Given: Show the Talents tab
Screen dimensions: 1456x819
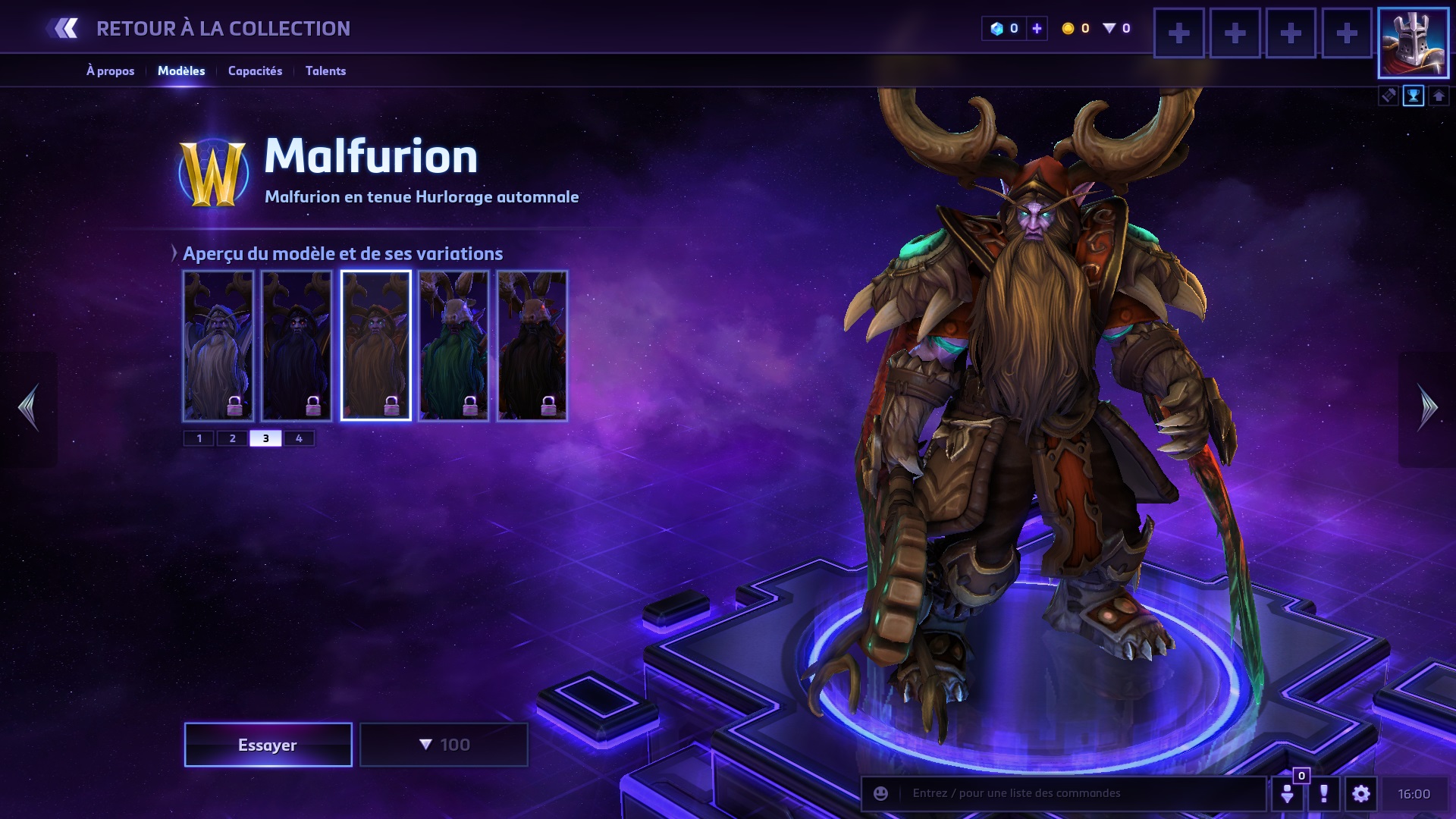Looking at the screenshot, I should pos(325,71).
